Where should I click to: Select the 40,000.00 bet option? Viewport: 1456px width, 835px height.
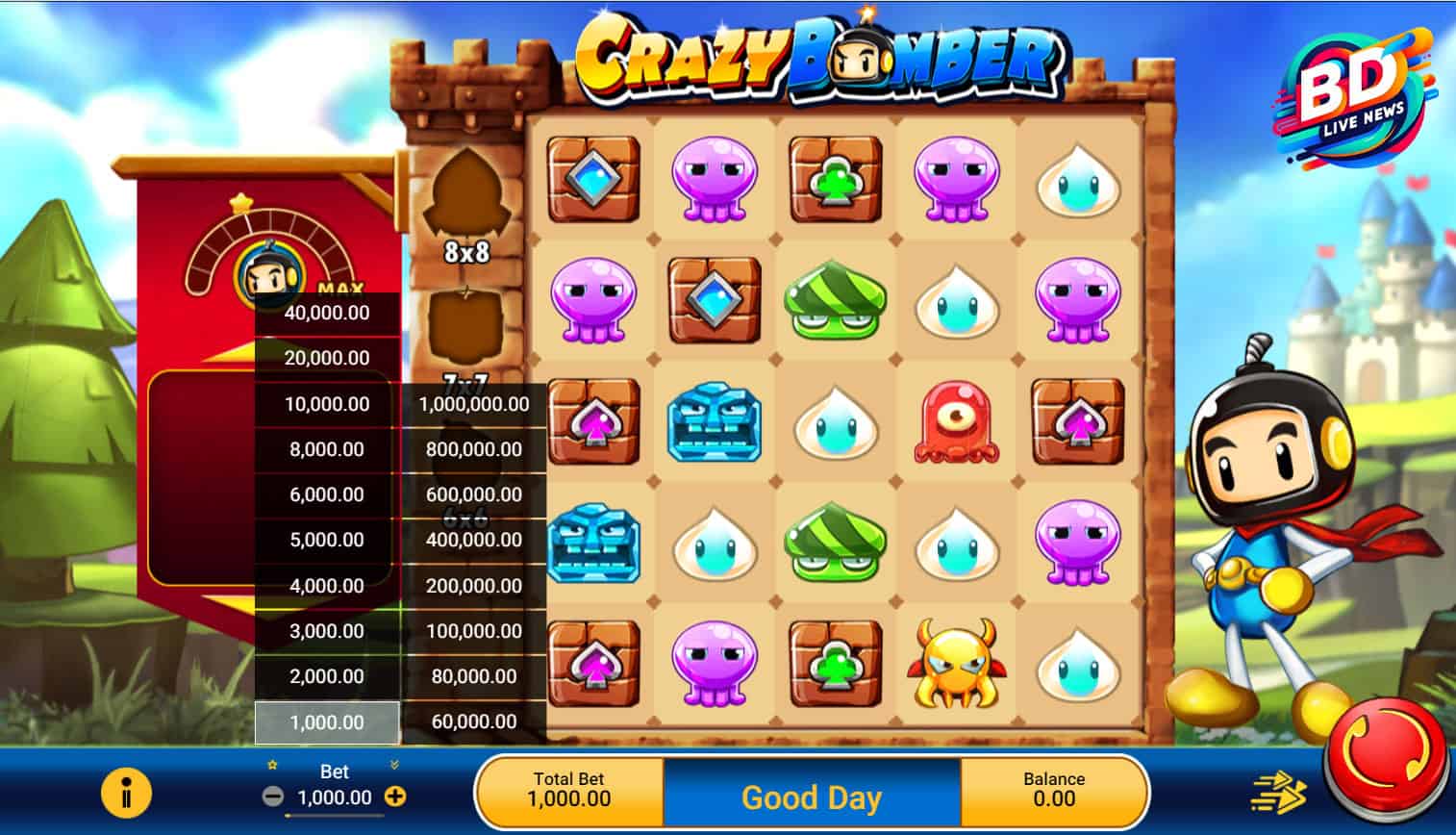click(x=327, y=313)
